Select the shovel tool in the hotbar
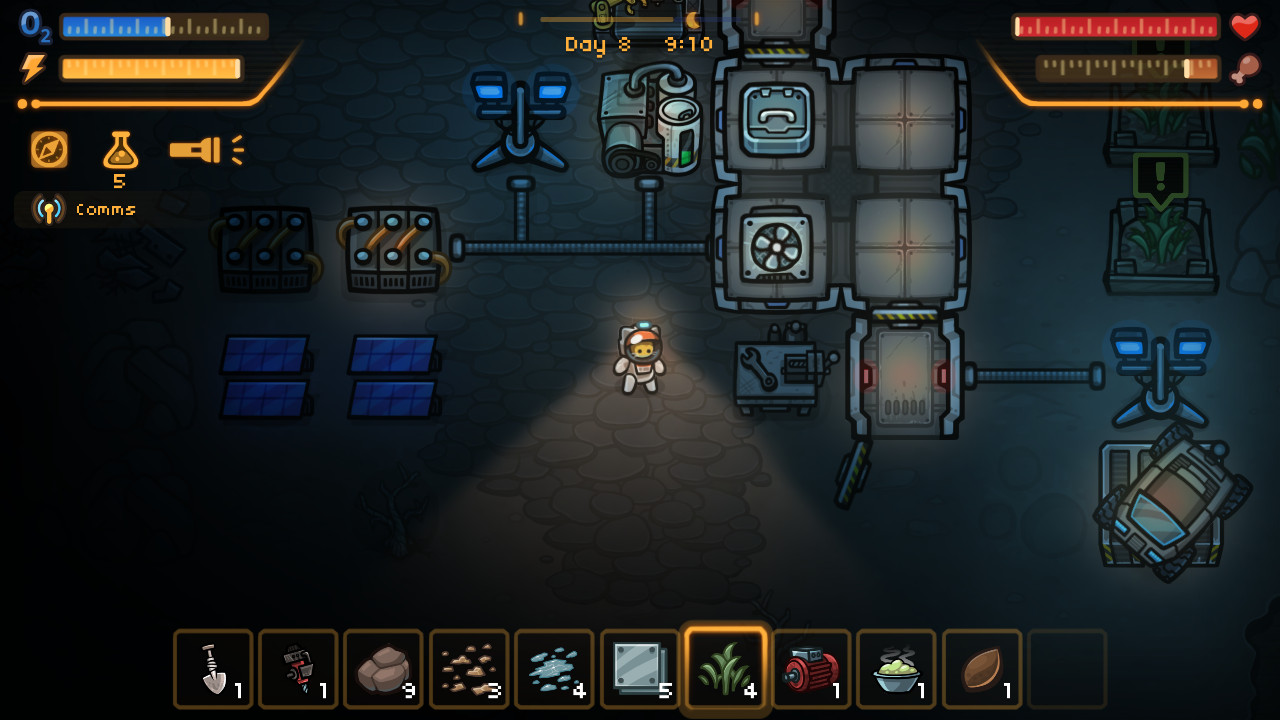This screenshot has height=720, width=1280. (212, 668)
